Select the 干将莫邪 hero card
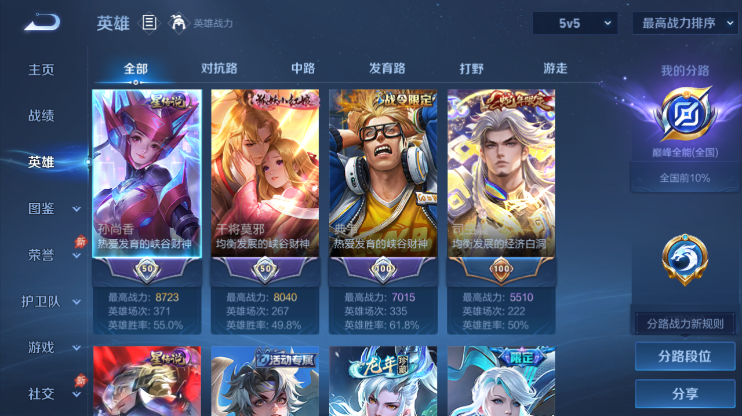Viewport: 742px width, 416px height. (x=265, y=175)
